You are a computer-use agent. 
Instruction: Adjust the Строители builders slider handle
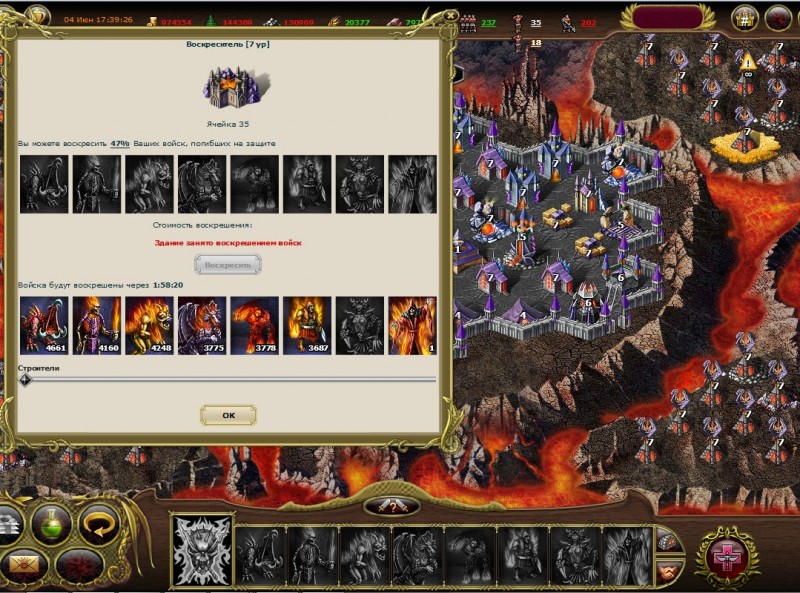click(x=25, y=379)
